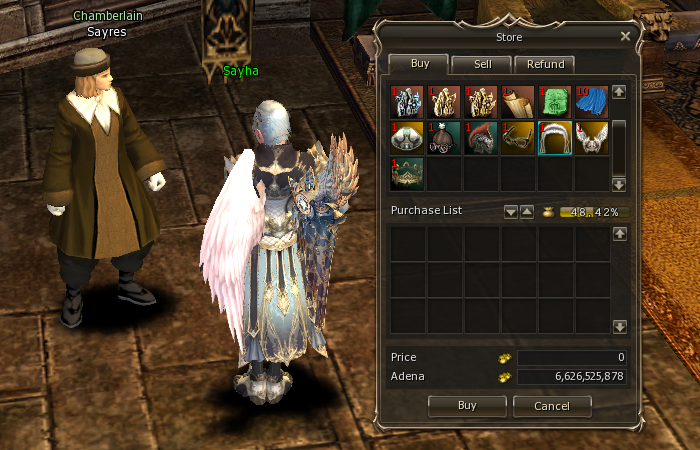Select the eyeglasses accessory item
The image size is (700, 450).
coord(518,138)
